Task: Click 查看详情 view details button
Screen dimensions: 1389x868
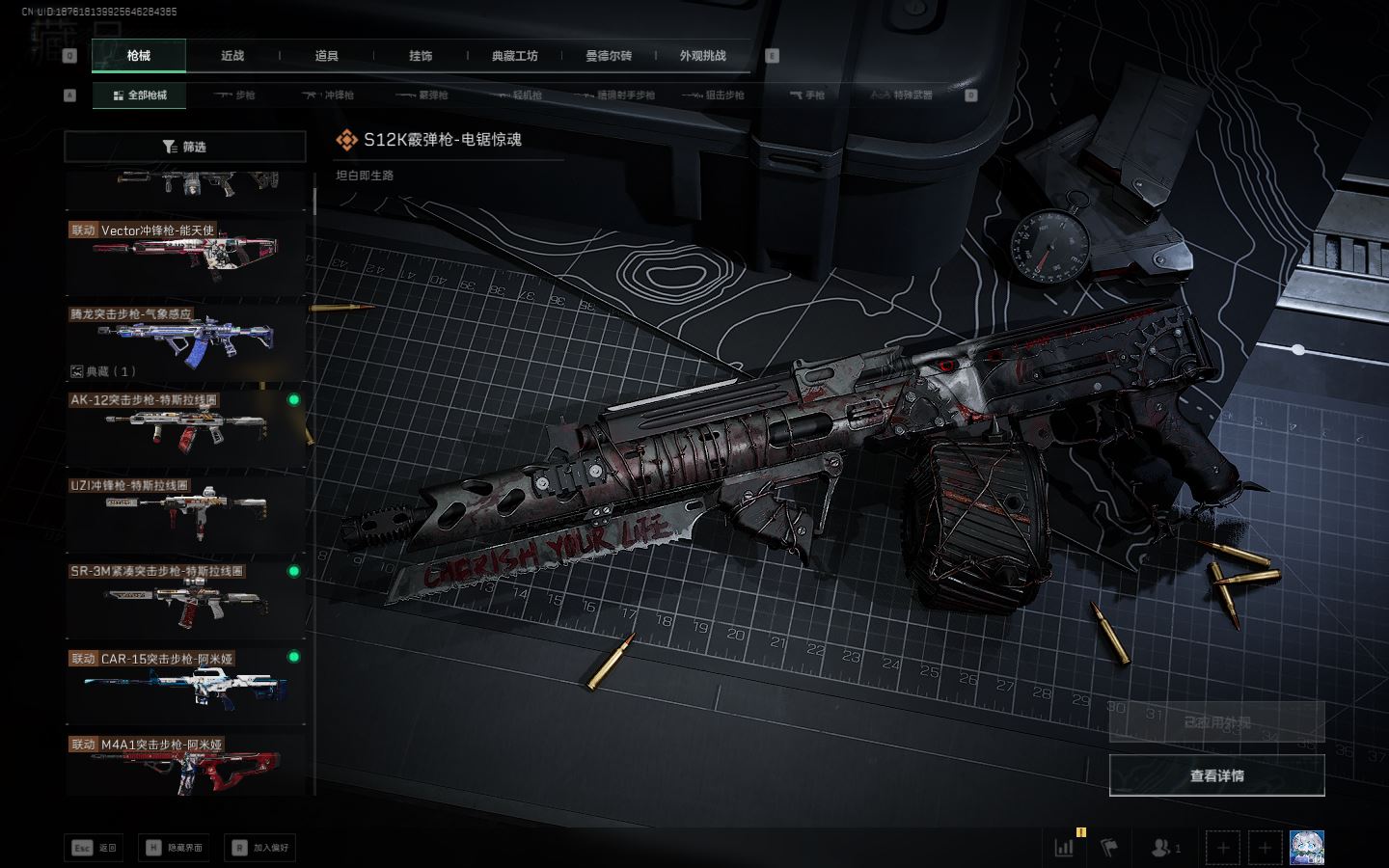Action: (x=1216, y=775)
